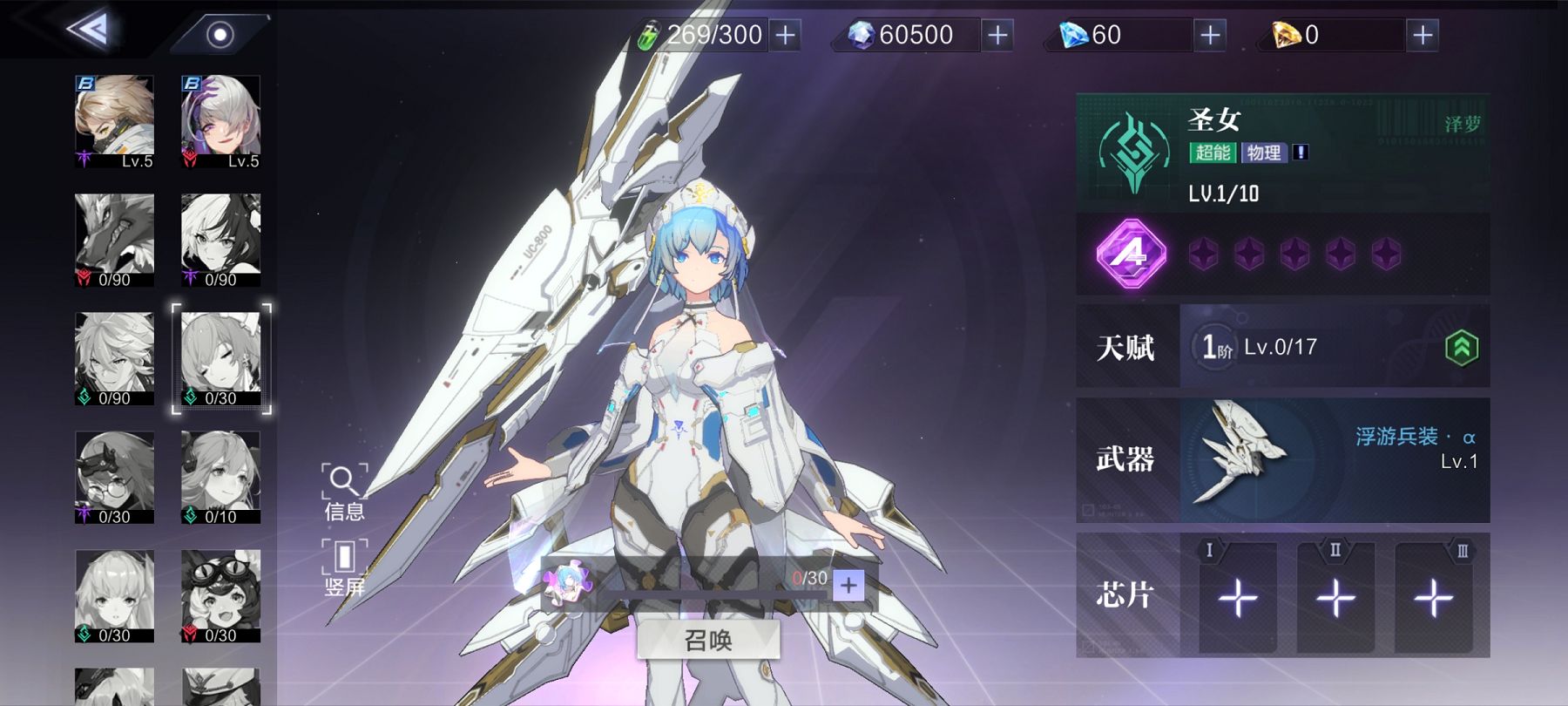Viewport: 1568px width, 706px height.
Task: Select the silver-haired Lv.5 character portrait
Action: tap(220, 121)
